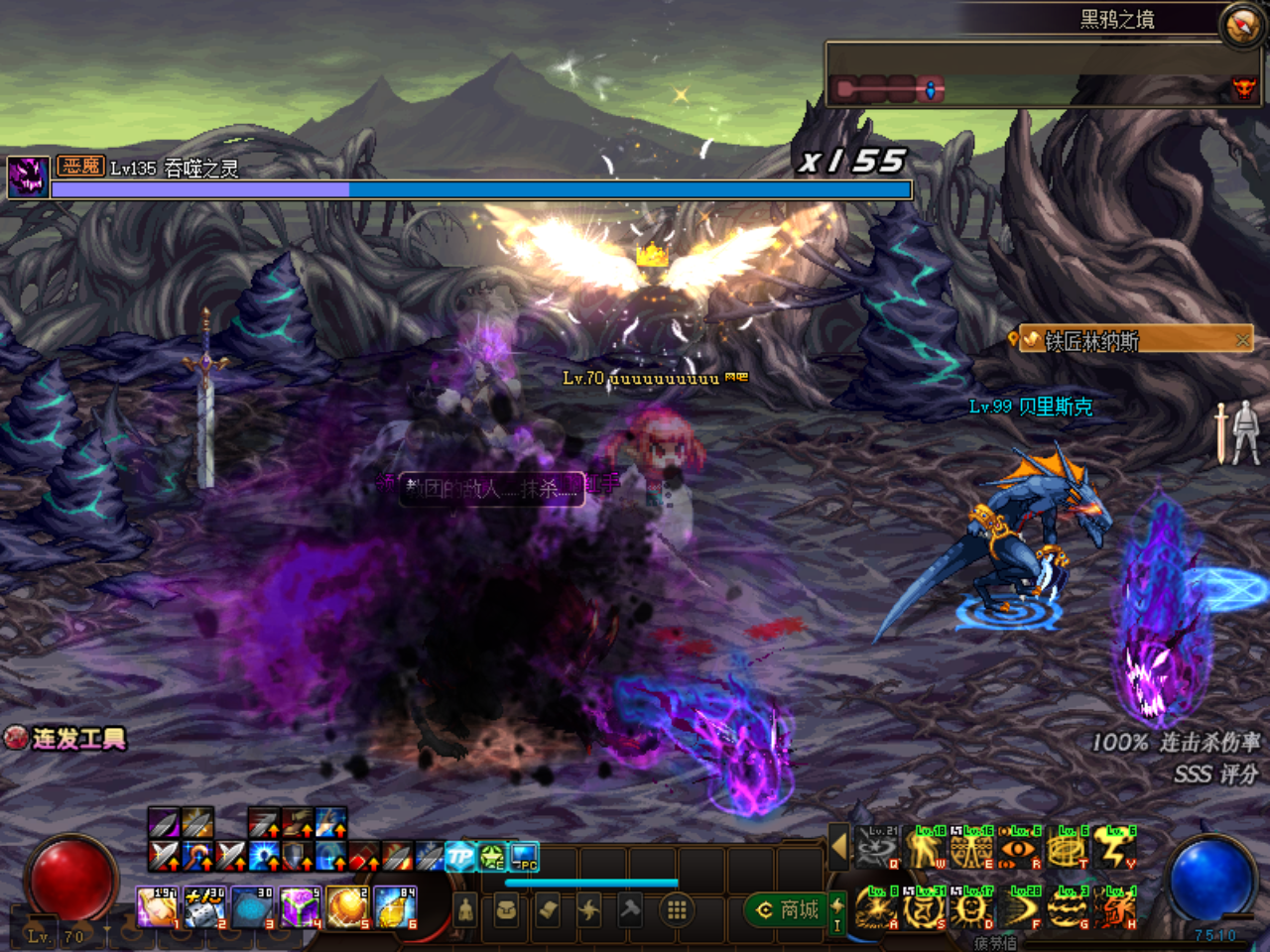Open the bag inventory menu icon

[506, 909]
